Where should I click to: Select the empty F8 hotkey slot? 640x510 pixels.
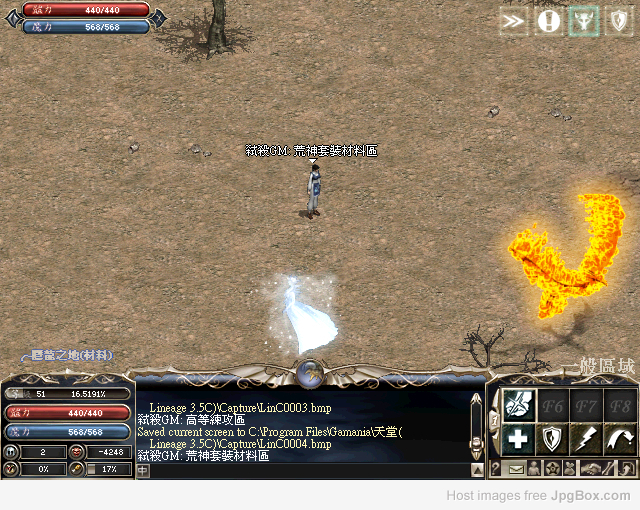pyautogui.click(x=620, y=405)
